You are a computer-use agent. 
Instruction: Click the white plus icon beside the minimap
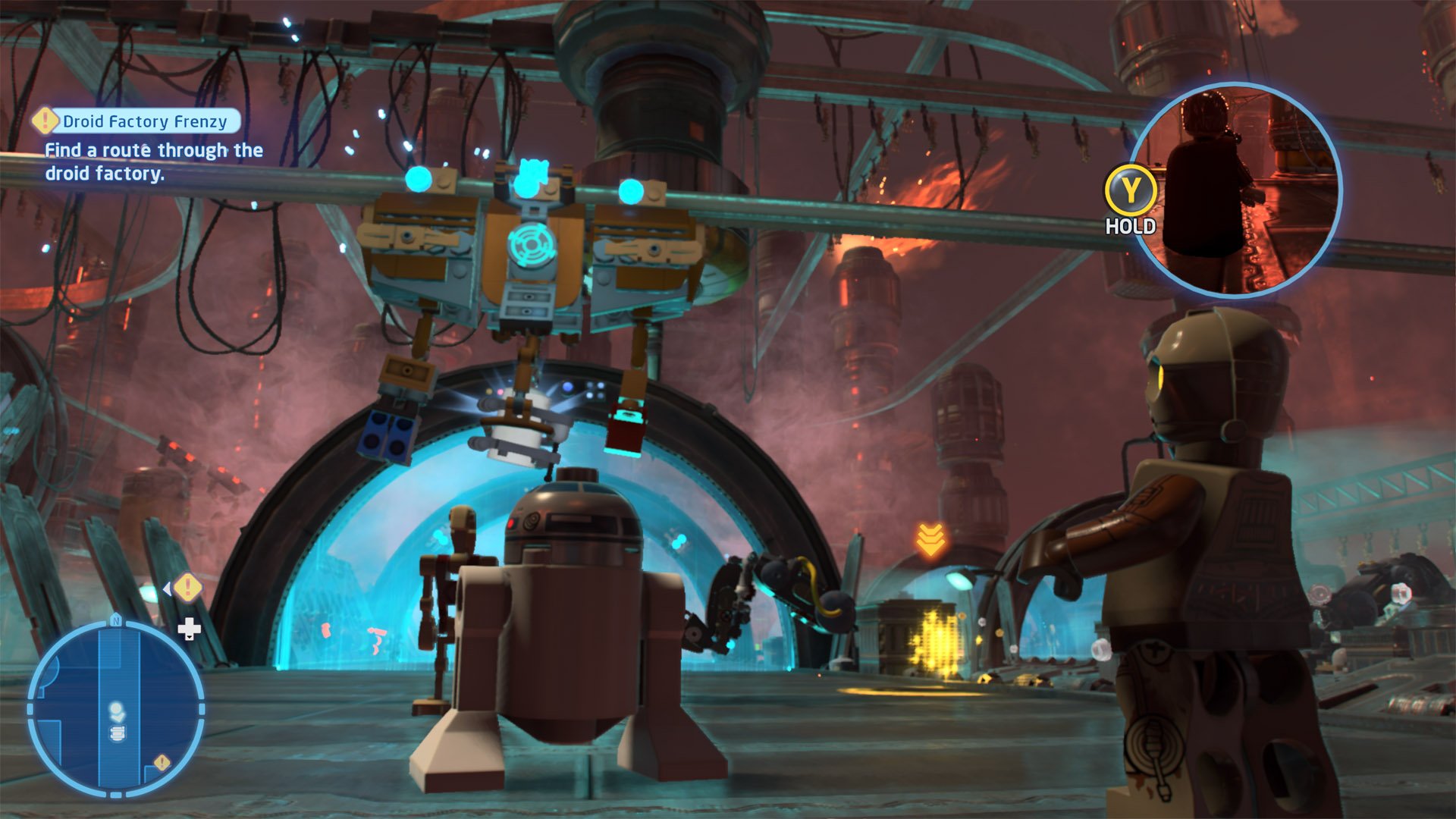pyautogui.click(x=189, y=629)
